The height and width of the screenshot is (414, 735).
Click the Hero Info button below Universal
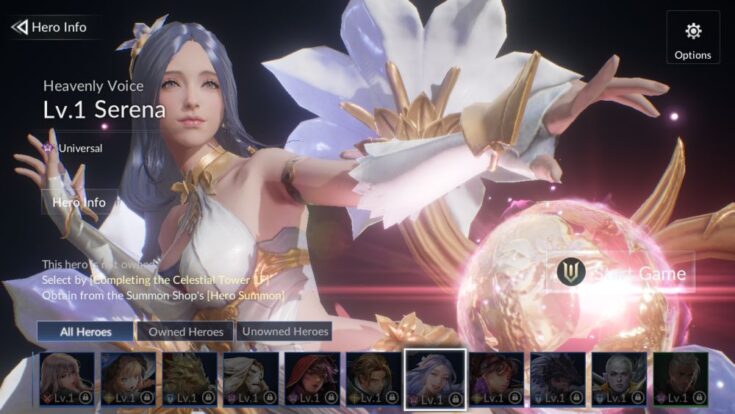click(x=80, y=202)
